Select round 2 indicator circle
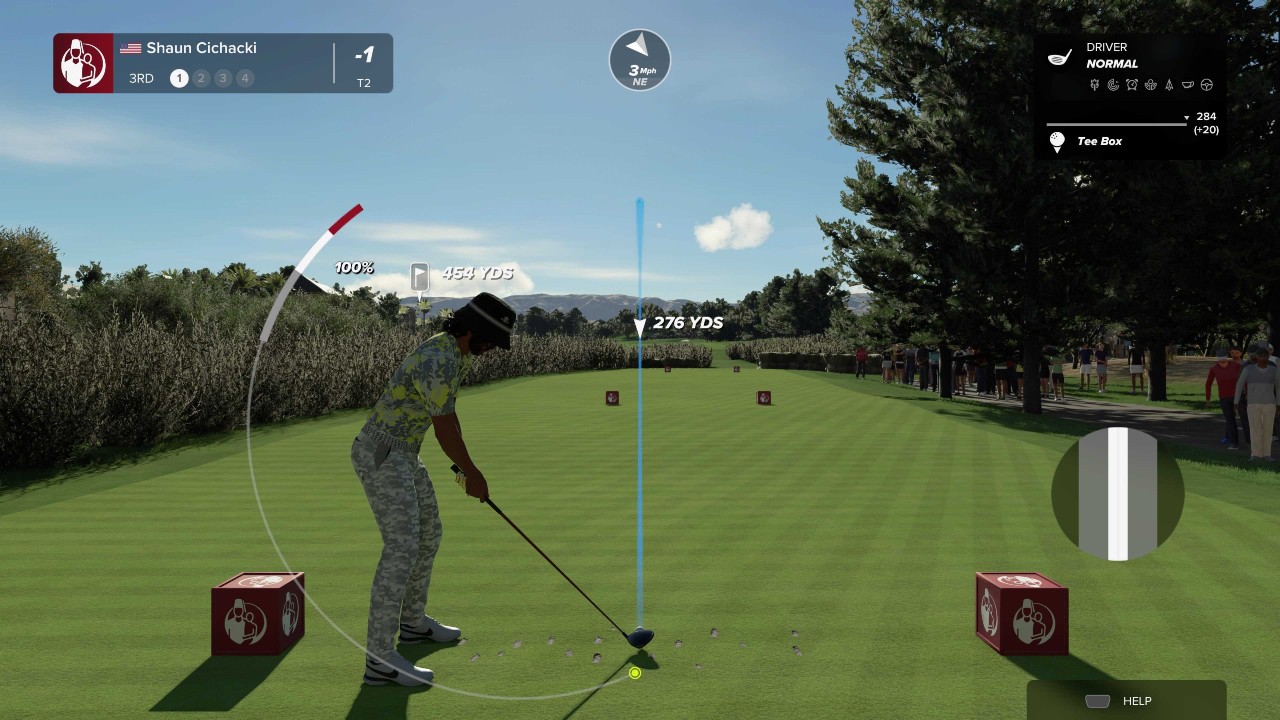Screen dimensions: 1280x720 pyautogui.click(x=202, y=77)
